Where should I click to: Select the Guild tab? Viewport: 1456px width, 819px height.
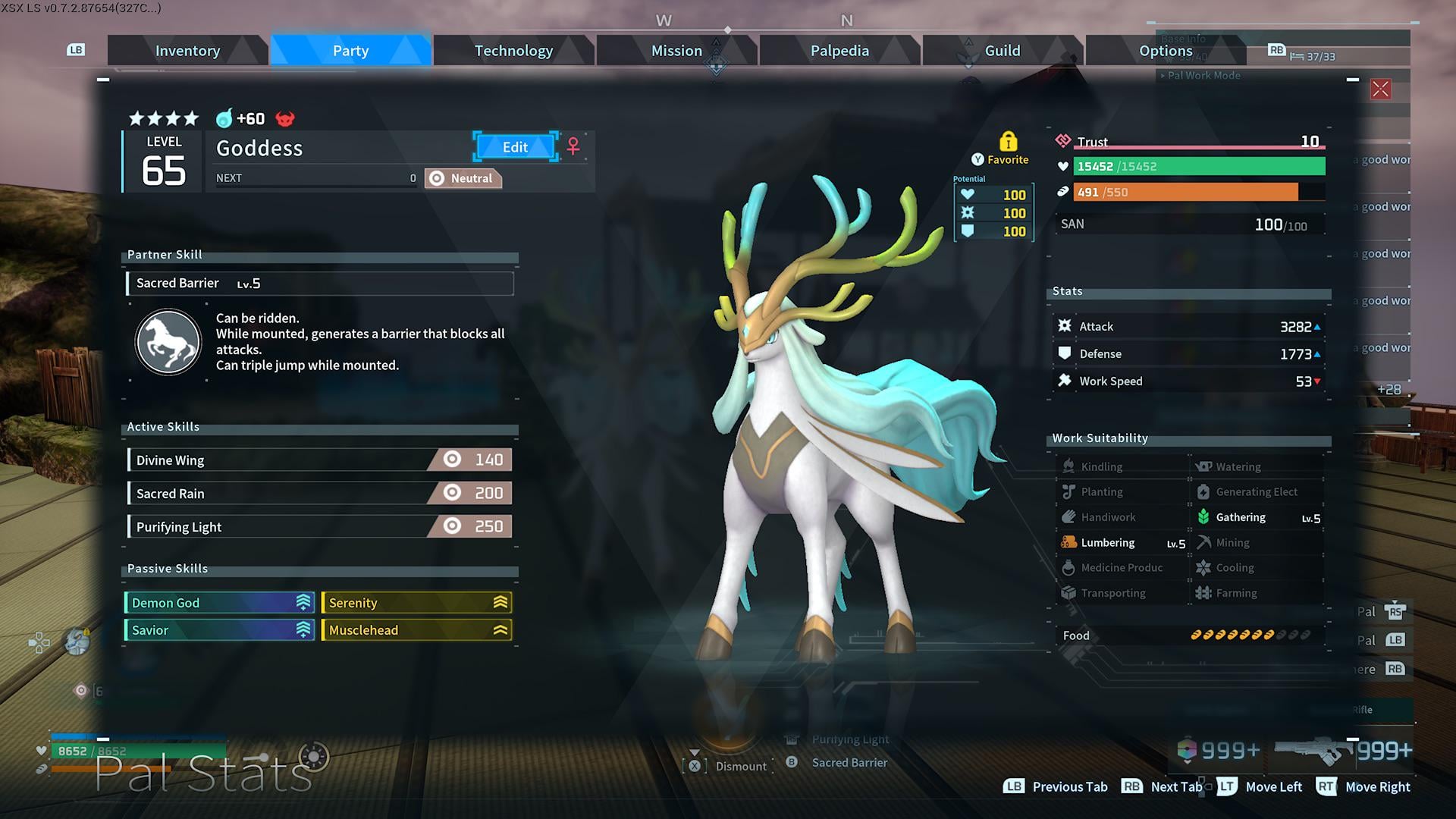point(1002,51)
